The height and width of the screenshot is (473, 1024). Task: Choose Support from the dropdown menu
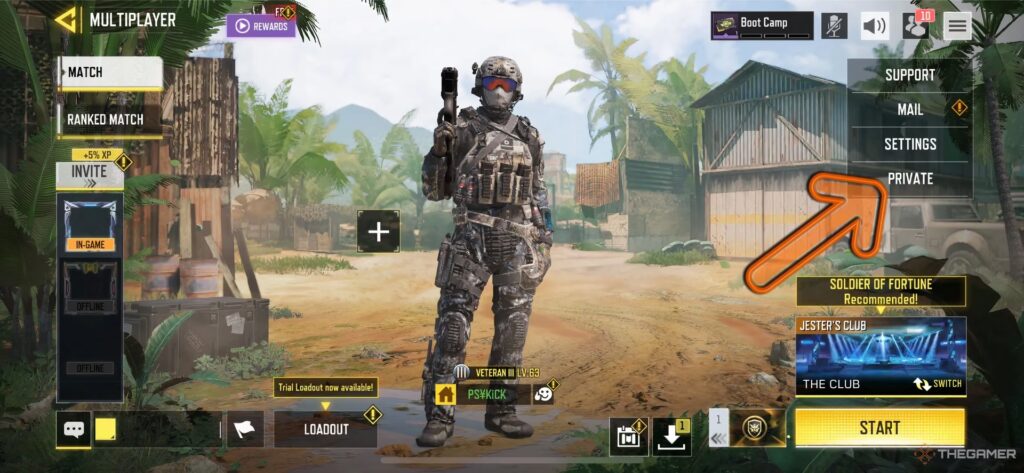tap(910, 75)
